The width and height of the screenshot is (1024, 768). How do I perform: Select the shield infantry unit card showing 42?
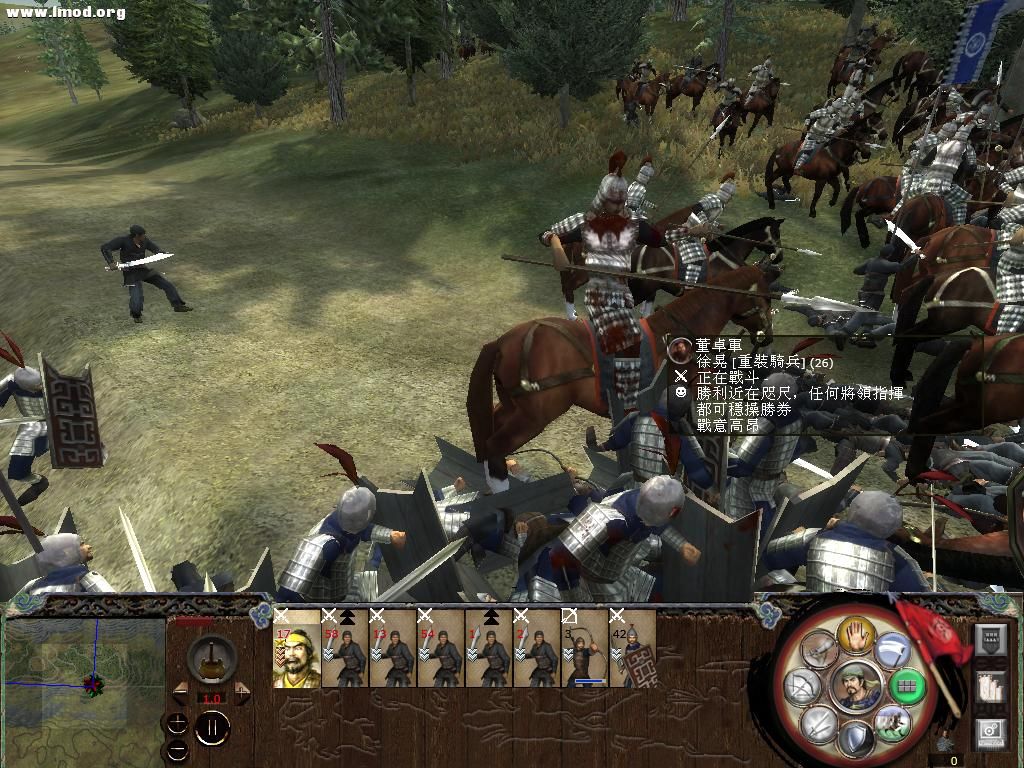coord(633,650)
